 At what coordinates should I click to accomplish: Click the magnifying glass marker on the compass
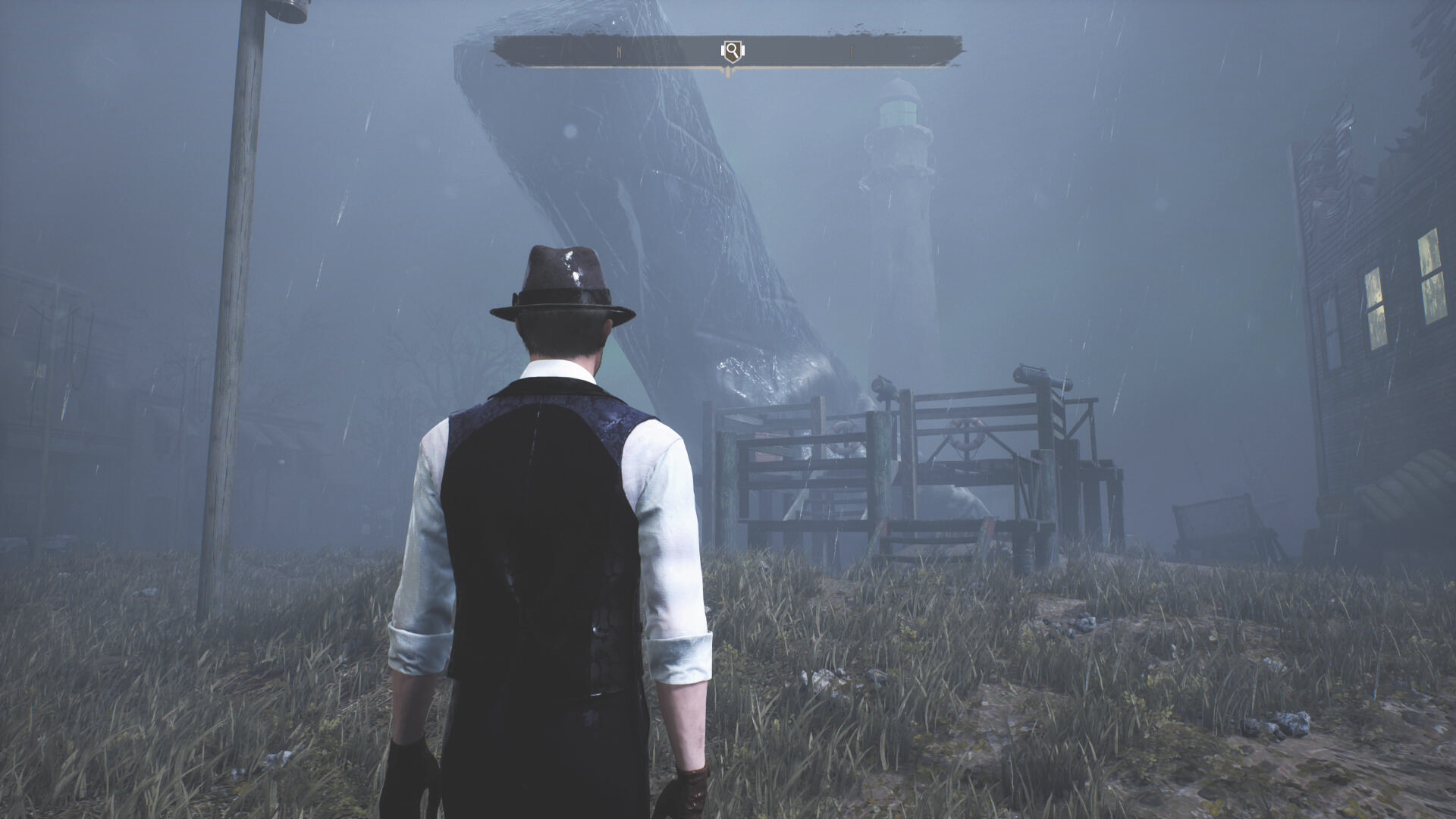click(732, 51)
